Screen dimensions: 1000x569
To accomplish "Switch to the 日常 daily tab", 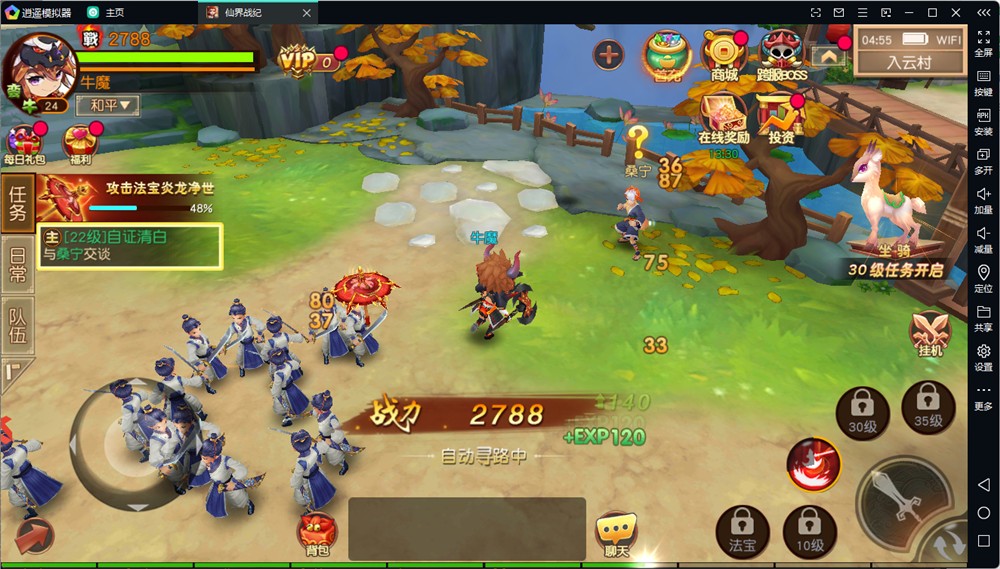I will click(x=17, y=264).
